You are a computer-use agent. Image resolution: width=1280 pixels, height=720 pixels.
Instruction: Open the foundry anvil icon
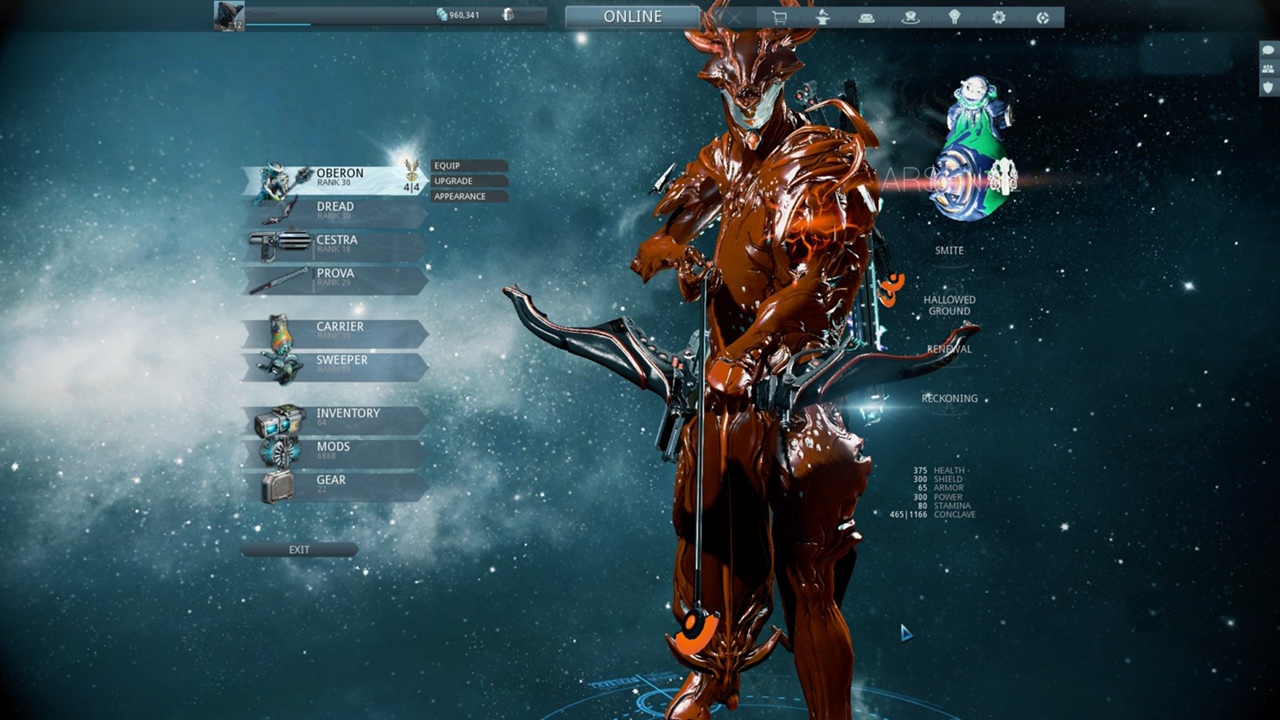click(823, 17)
